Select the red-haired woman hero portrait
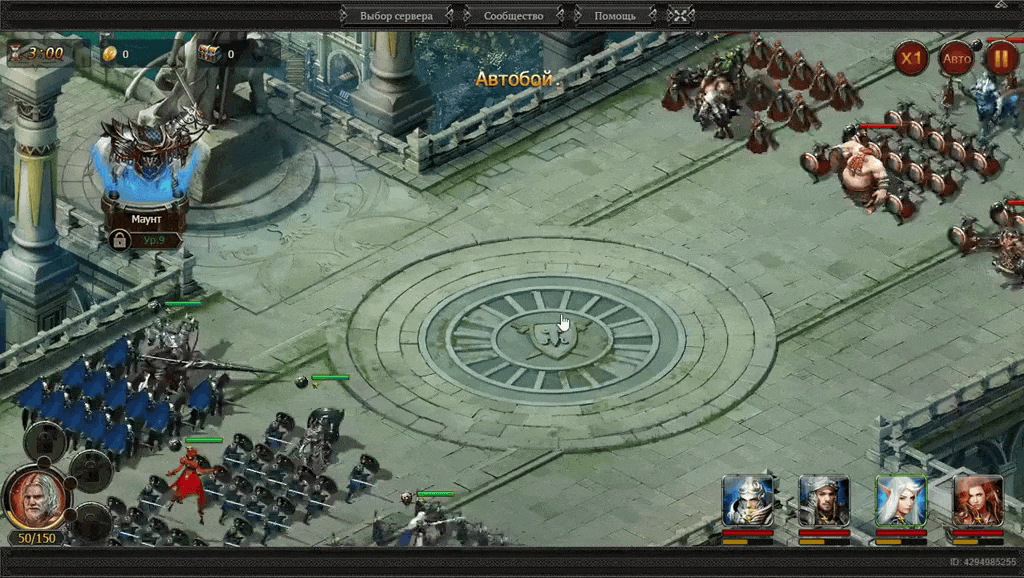This screenshot has height=578, width=1024. coord(977,502)
